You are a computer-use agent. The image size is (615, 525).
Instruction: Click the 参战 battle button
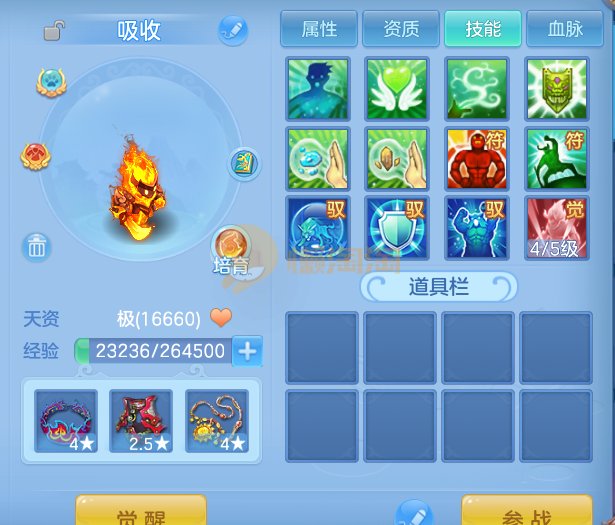pyautogui.click(x=526, y=512)
